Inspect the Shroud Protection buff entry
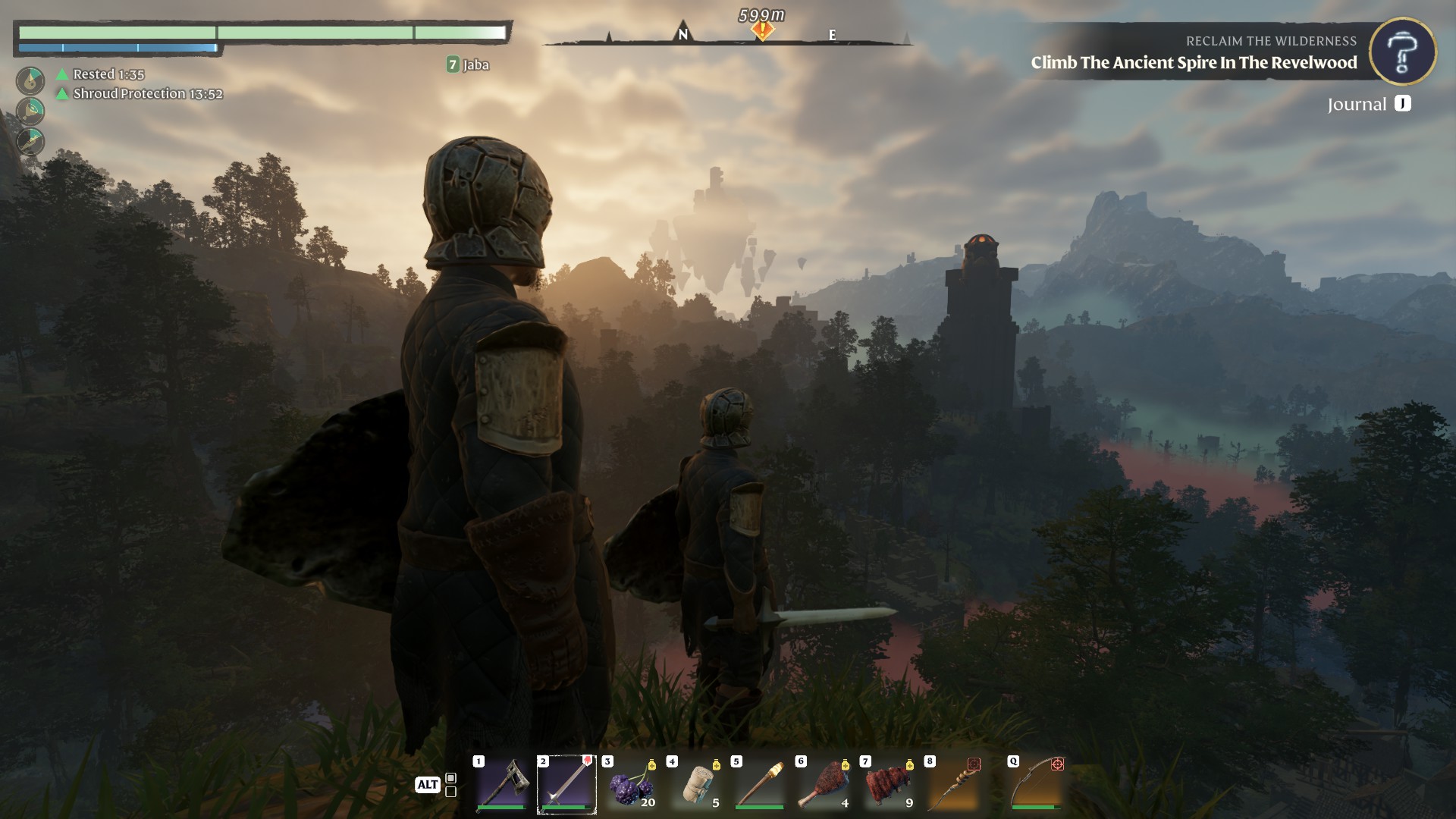This screenshot has height=819, width=1456. (147, 94)
